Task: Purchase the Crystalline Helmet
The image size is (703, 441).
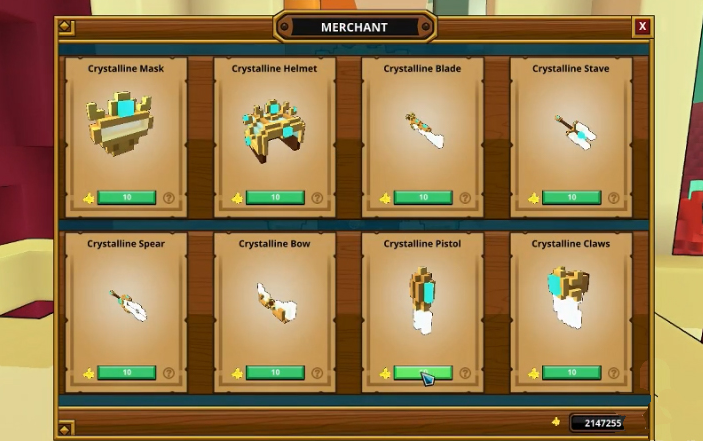Action: pyautogui.click(x=275, y=198)
